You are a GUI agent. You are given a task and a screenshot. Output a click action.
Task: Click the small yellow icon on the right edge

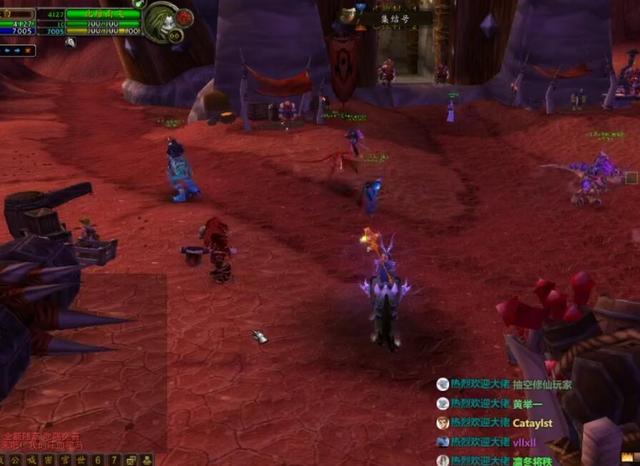coord(630,178)
